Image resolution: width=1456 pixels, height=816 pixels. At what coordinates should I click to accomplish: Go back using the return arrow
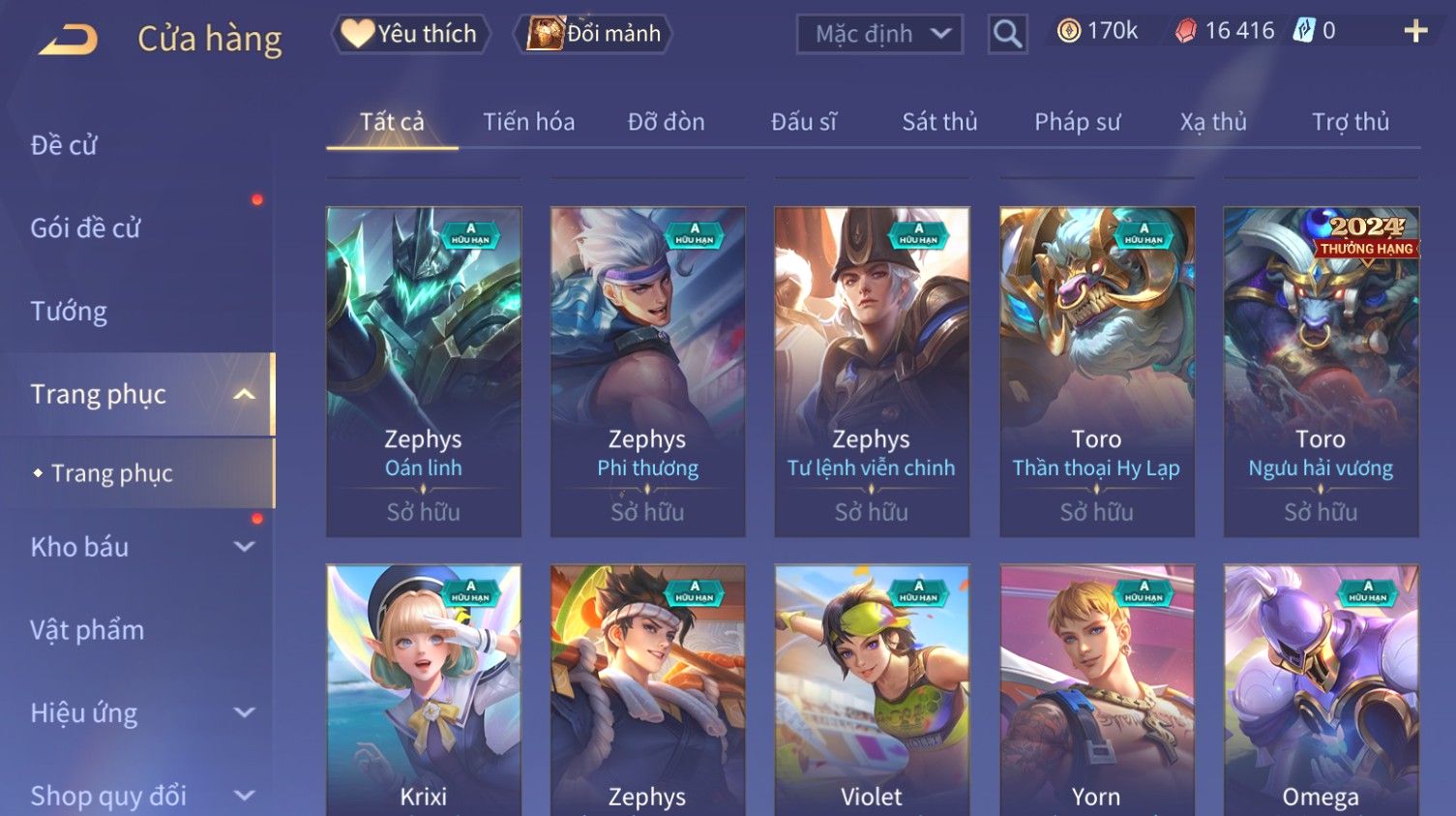[x=68, y=39]
